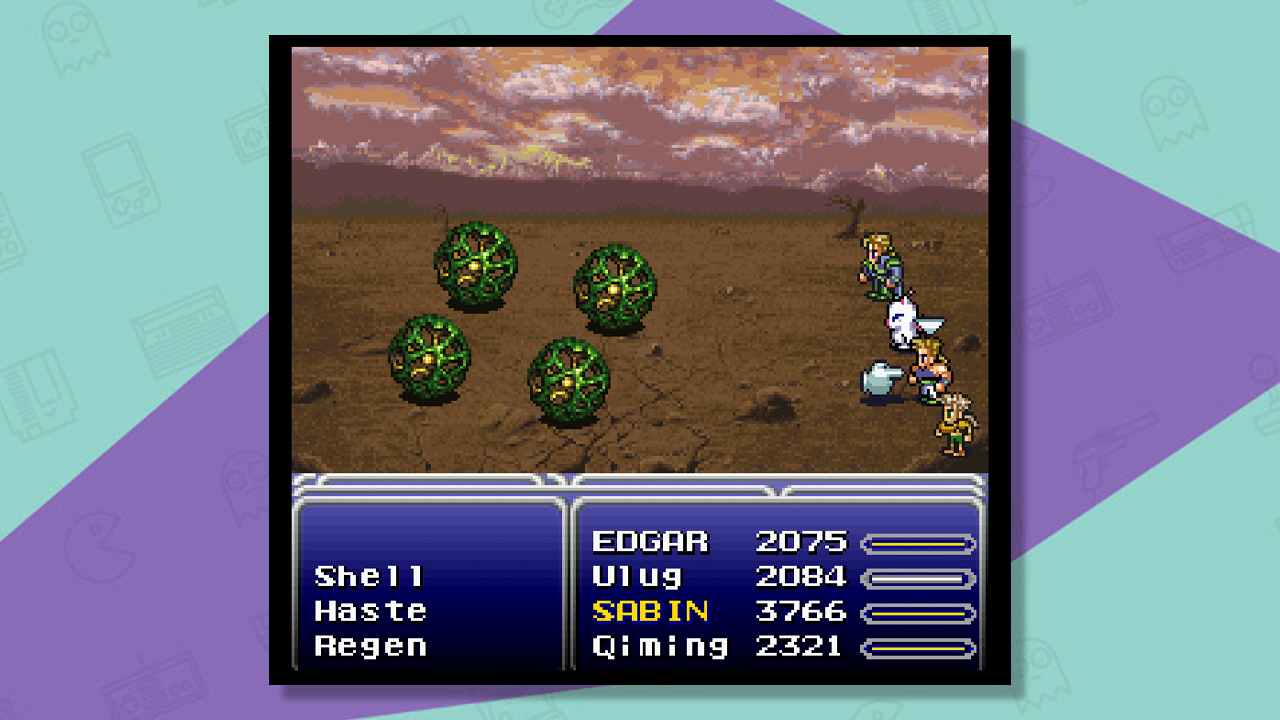Screen dimensions: 1280x720
Task: Target the bottom-right green orb enemy
Action: tap(568, 381)
